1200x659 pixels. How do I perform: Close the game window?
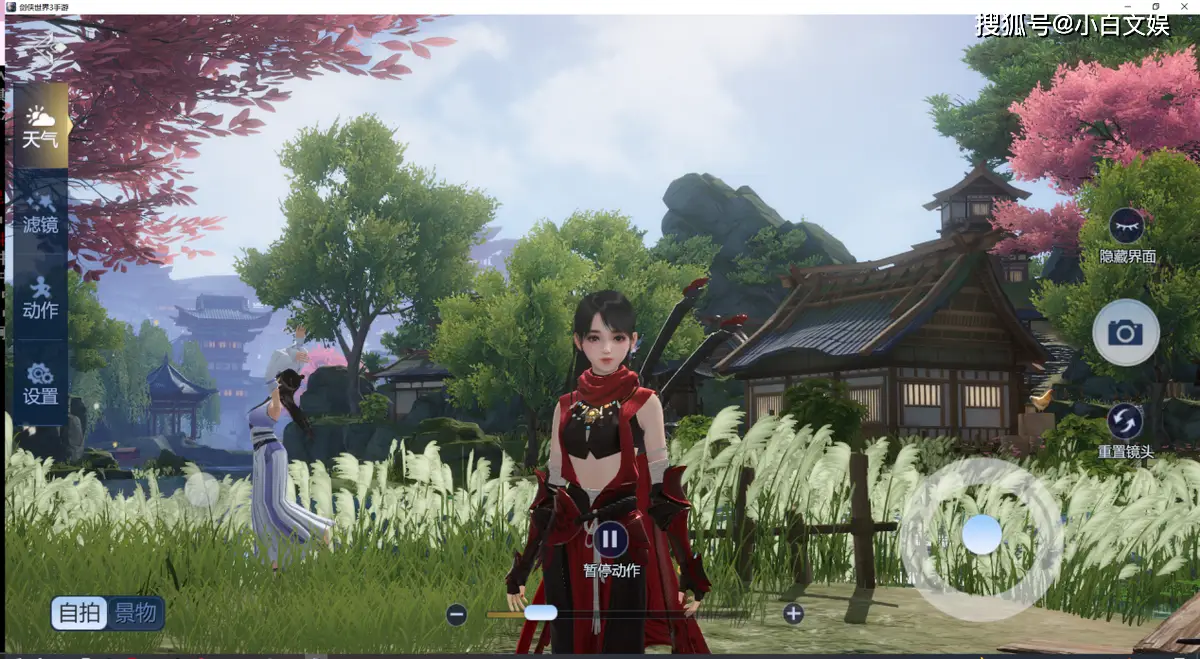click(x=1185, y=6)
